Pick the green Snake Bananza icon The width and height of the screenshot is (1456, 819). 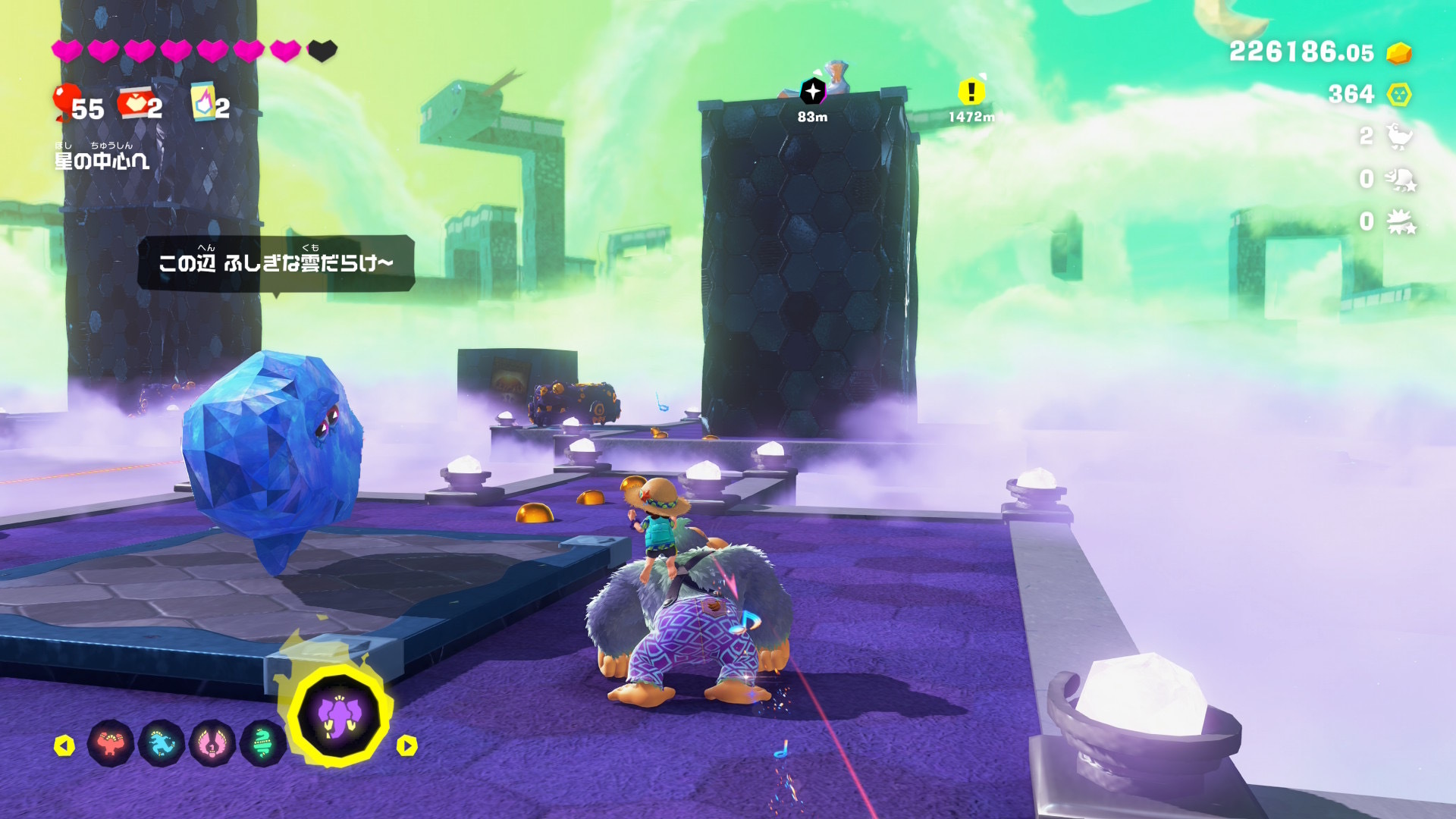(x=262, y=743)
